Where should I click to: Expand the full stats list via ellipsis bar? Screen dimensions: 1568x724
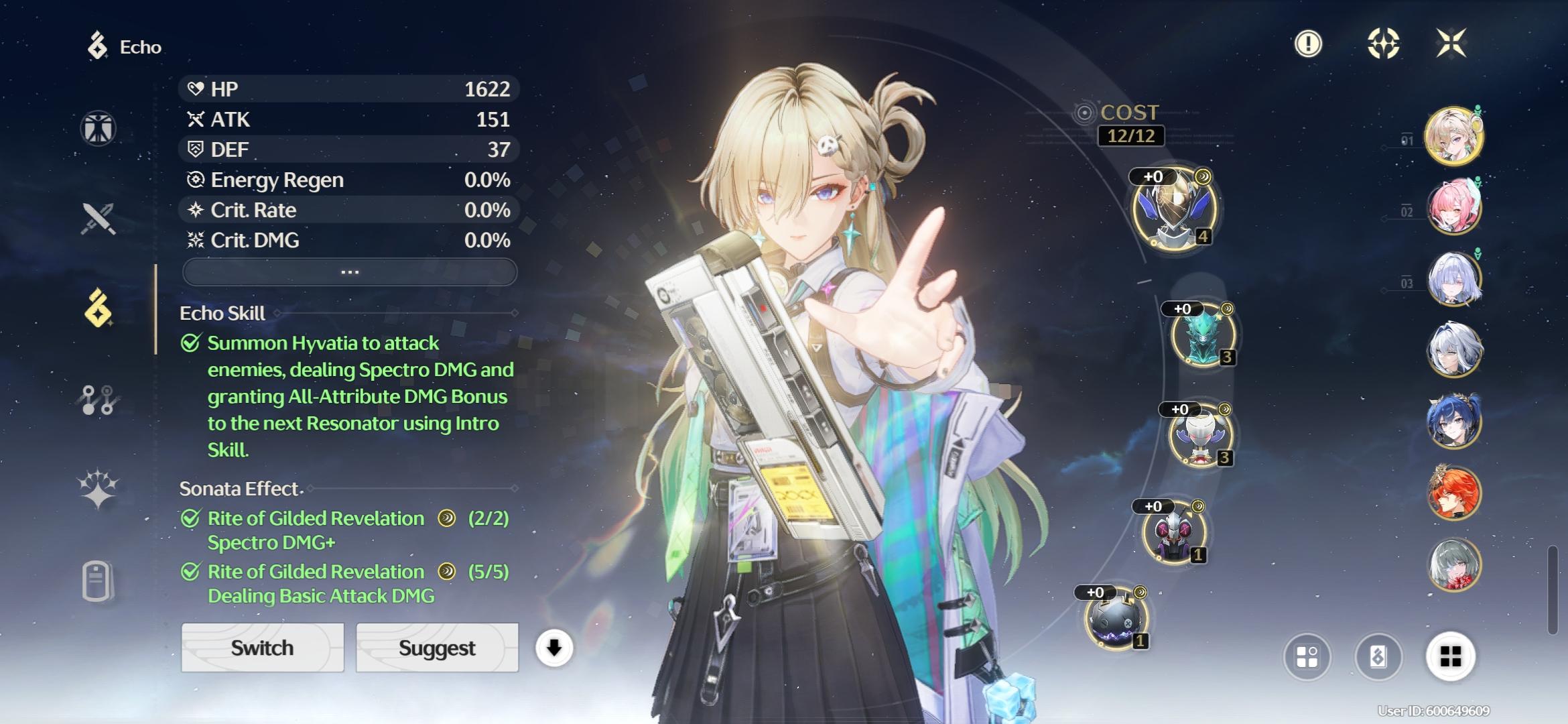[x=349, y=272]
